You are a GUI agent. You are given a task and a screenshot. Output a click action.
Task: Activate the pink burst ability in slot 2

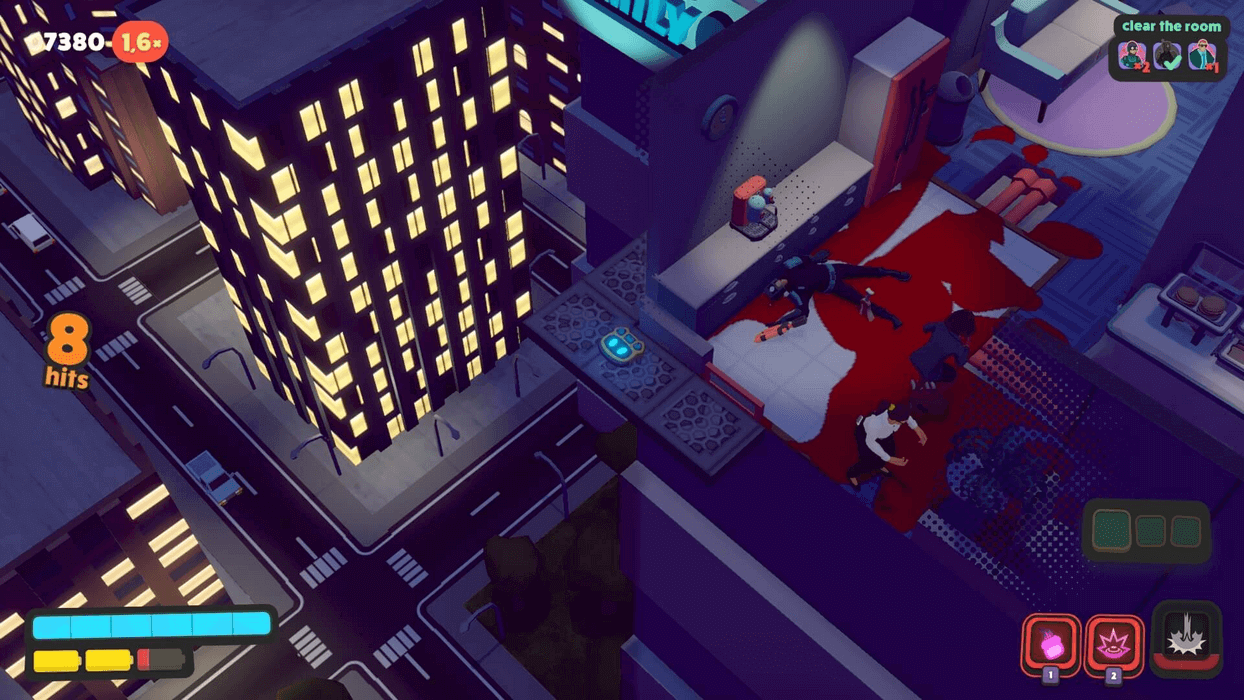[1113, 644]
